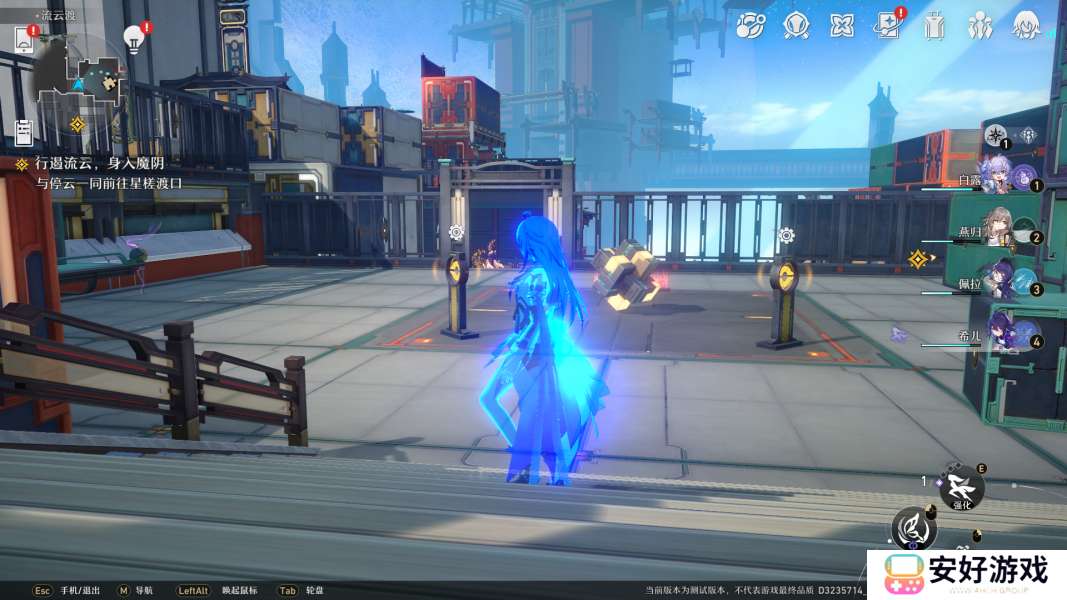
Task: Select the tracked quest 行遏流云，身入魔阴
Action: 99,163
